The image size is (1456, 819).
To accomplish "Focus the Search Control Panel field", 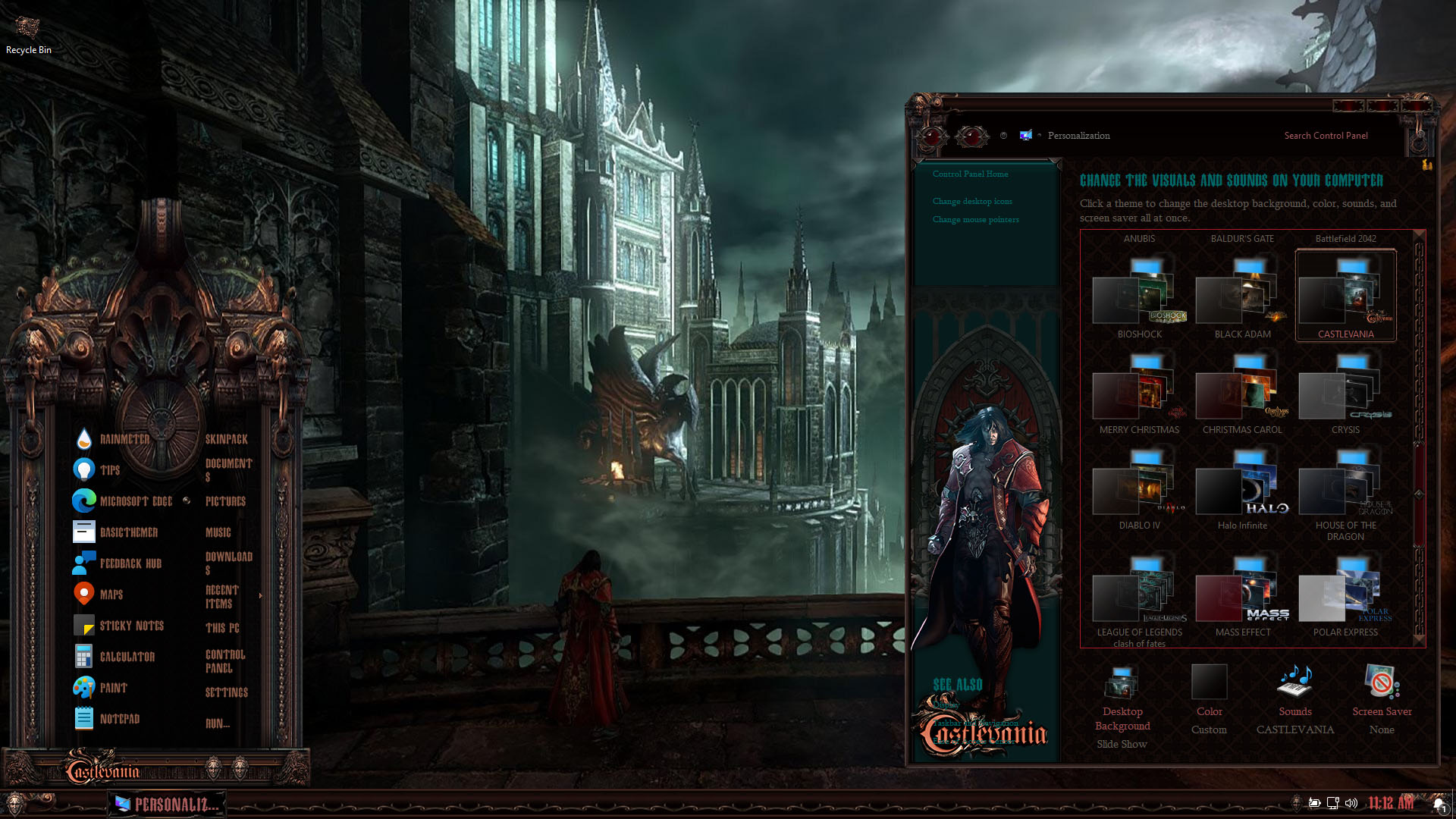I will [1326, 136].
